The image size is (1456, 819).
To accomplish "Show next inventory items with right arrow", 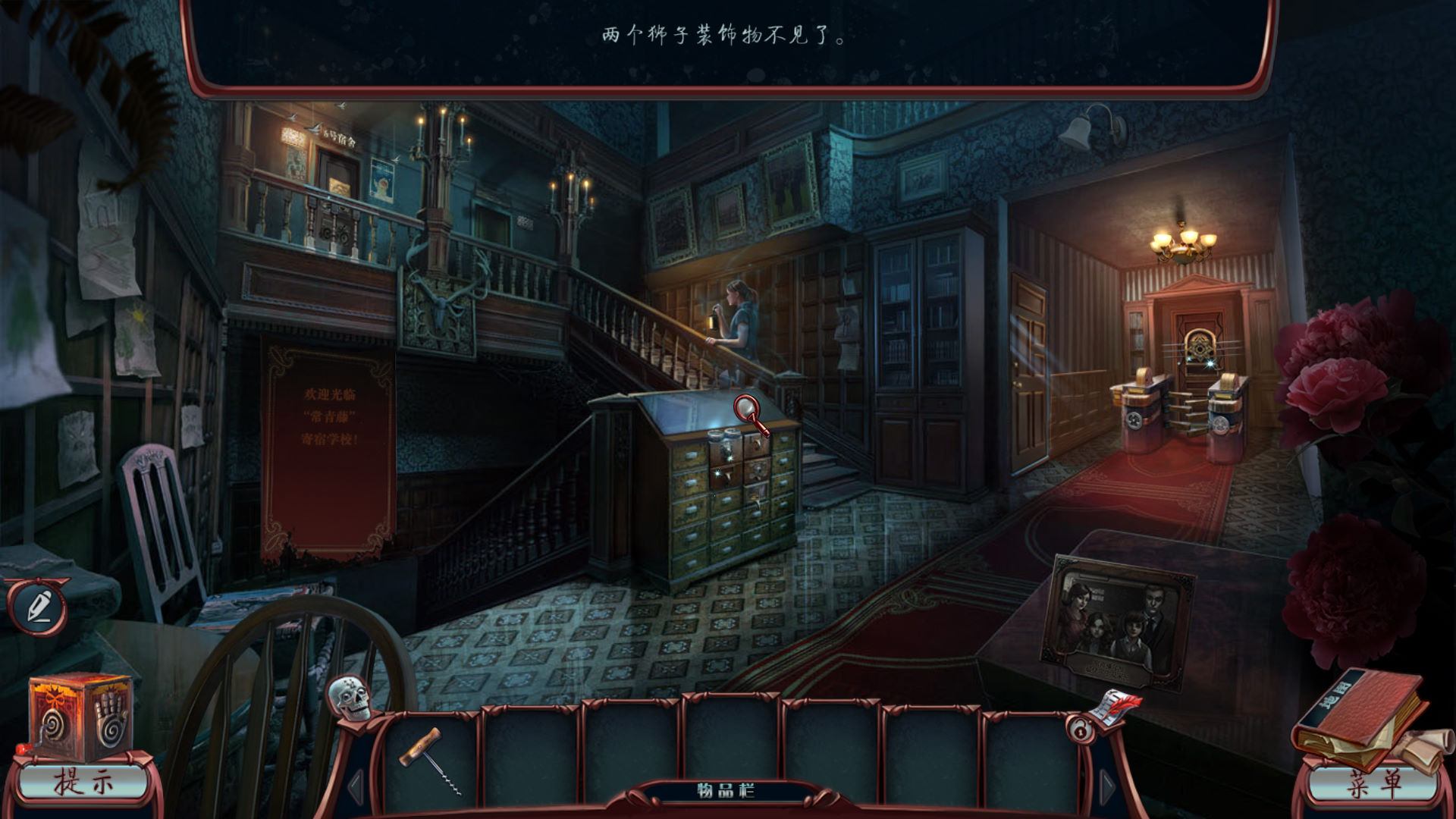I will pyautogui.click(x=1106, y=787).
